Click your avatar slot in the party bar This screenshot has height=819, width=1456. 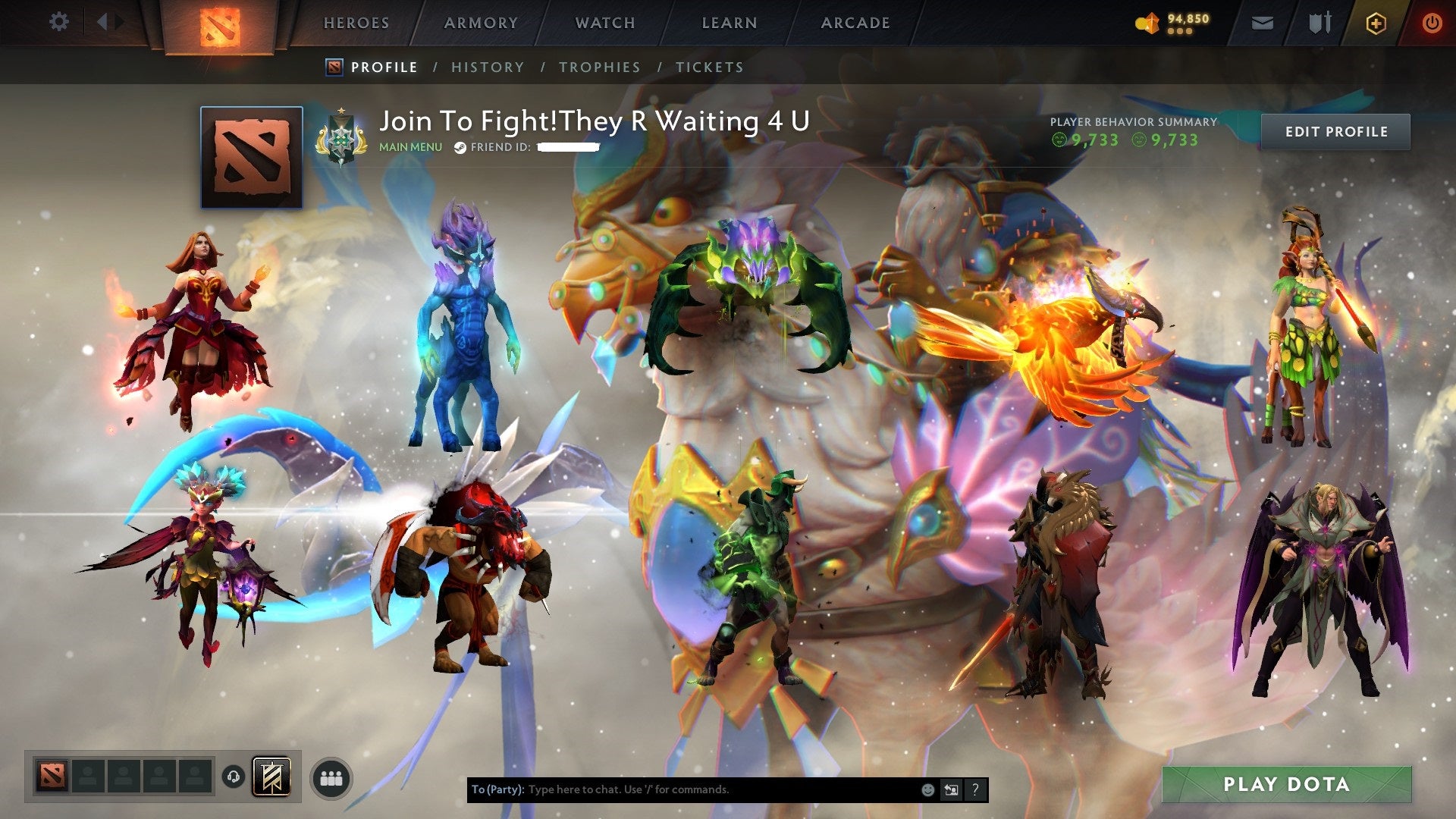(52, 776)
